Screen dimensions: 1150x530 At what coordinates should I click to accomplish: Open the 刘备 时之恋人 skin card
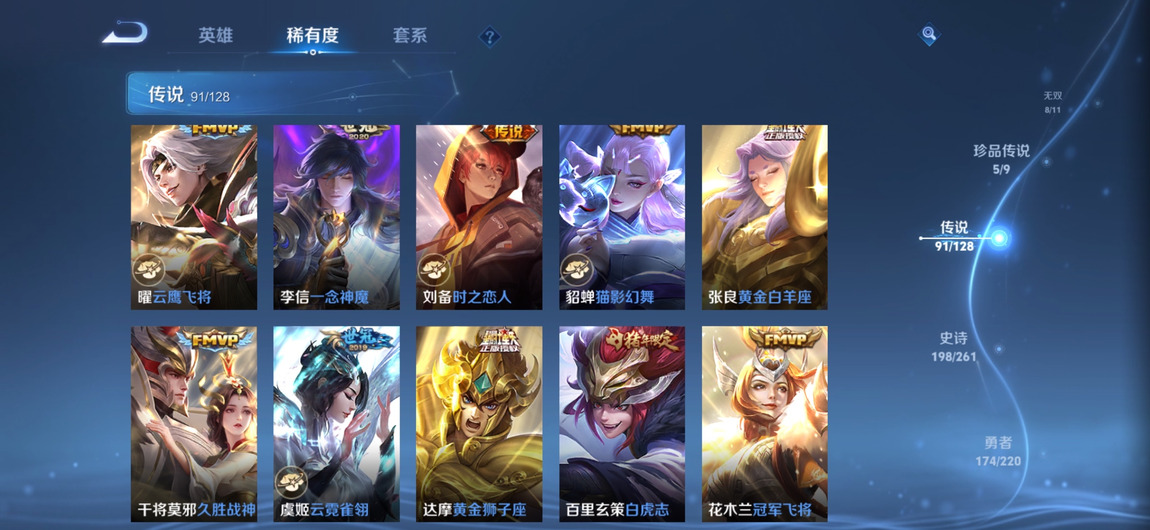point(479,217)
